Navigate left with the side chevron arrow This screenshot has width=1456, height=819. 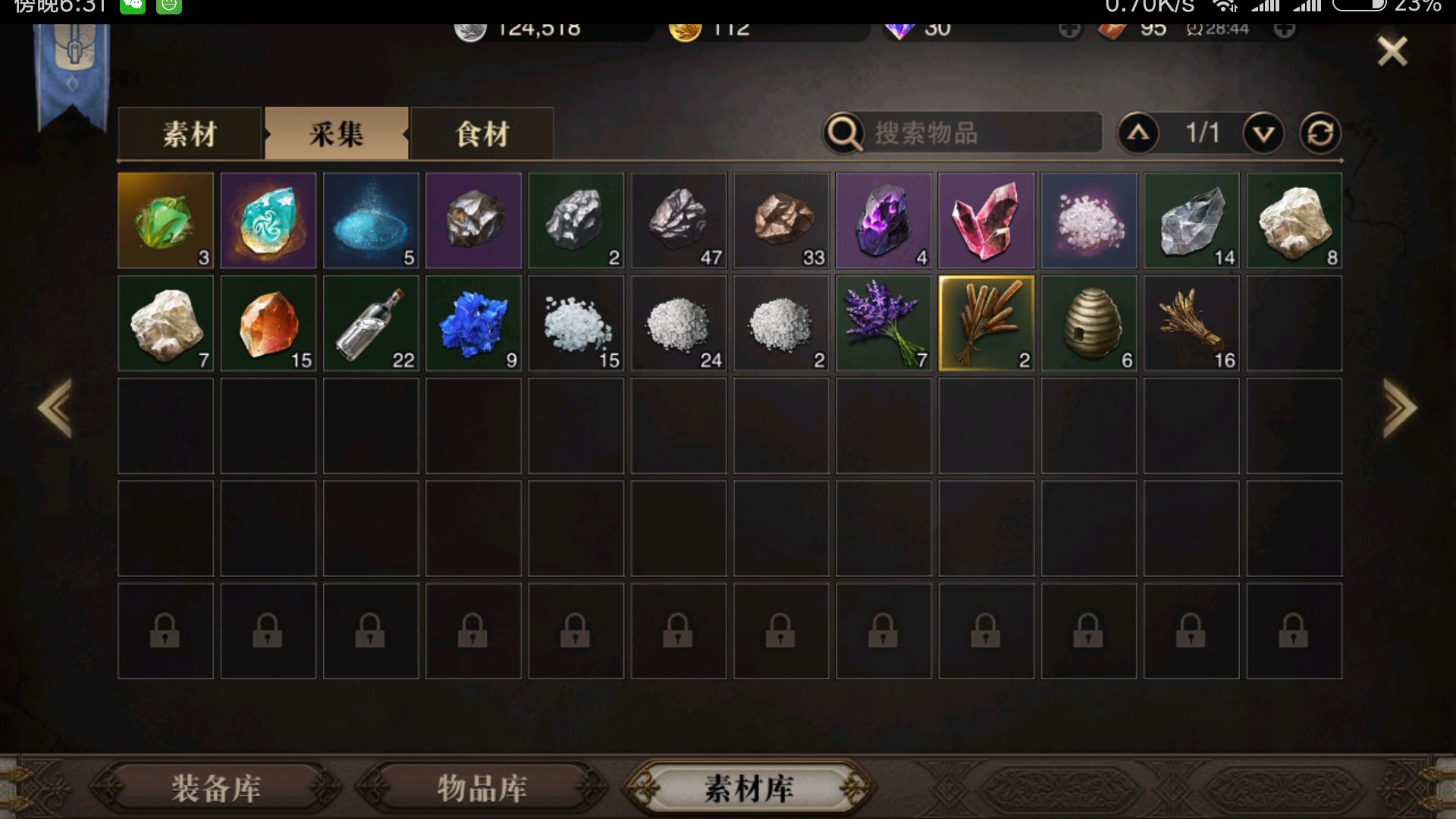click(55, 408)
